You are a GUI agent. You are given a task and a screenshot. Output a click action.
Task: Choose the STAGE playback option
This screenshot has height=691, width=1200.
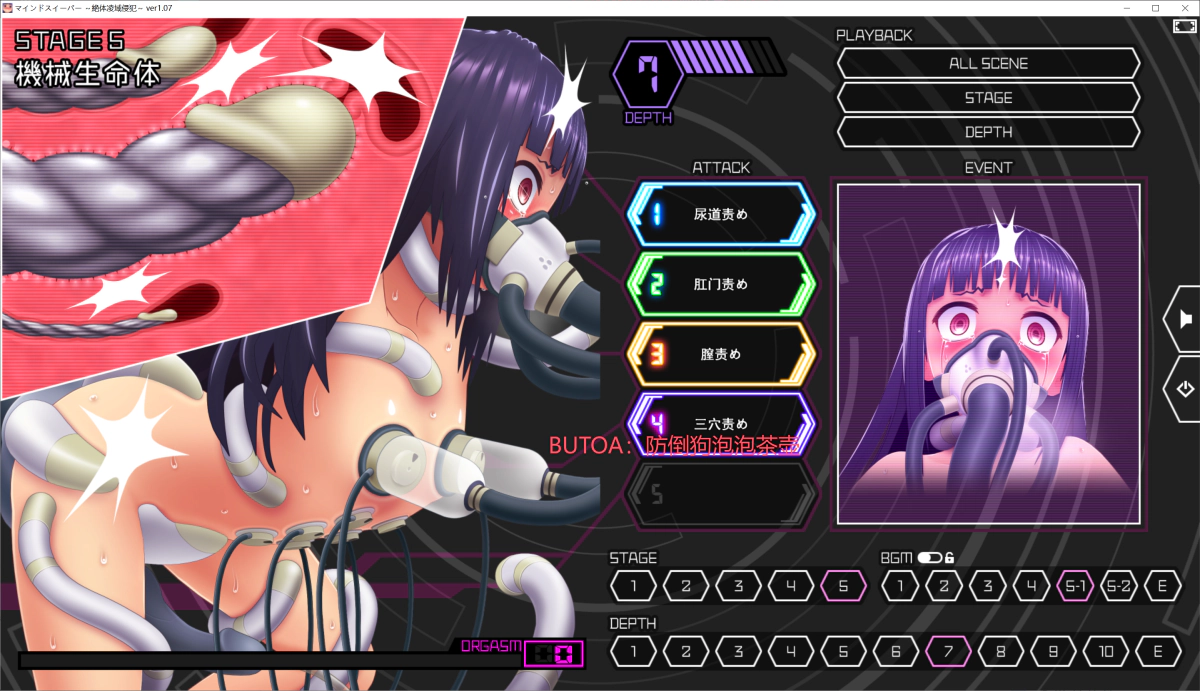point(988,98)
